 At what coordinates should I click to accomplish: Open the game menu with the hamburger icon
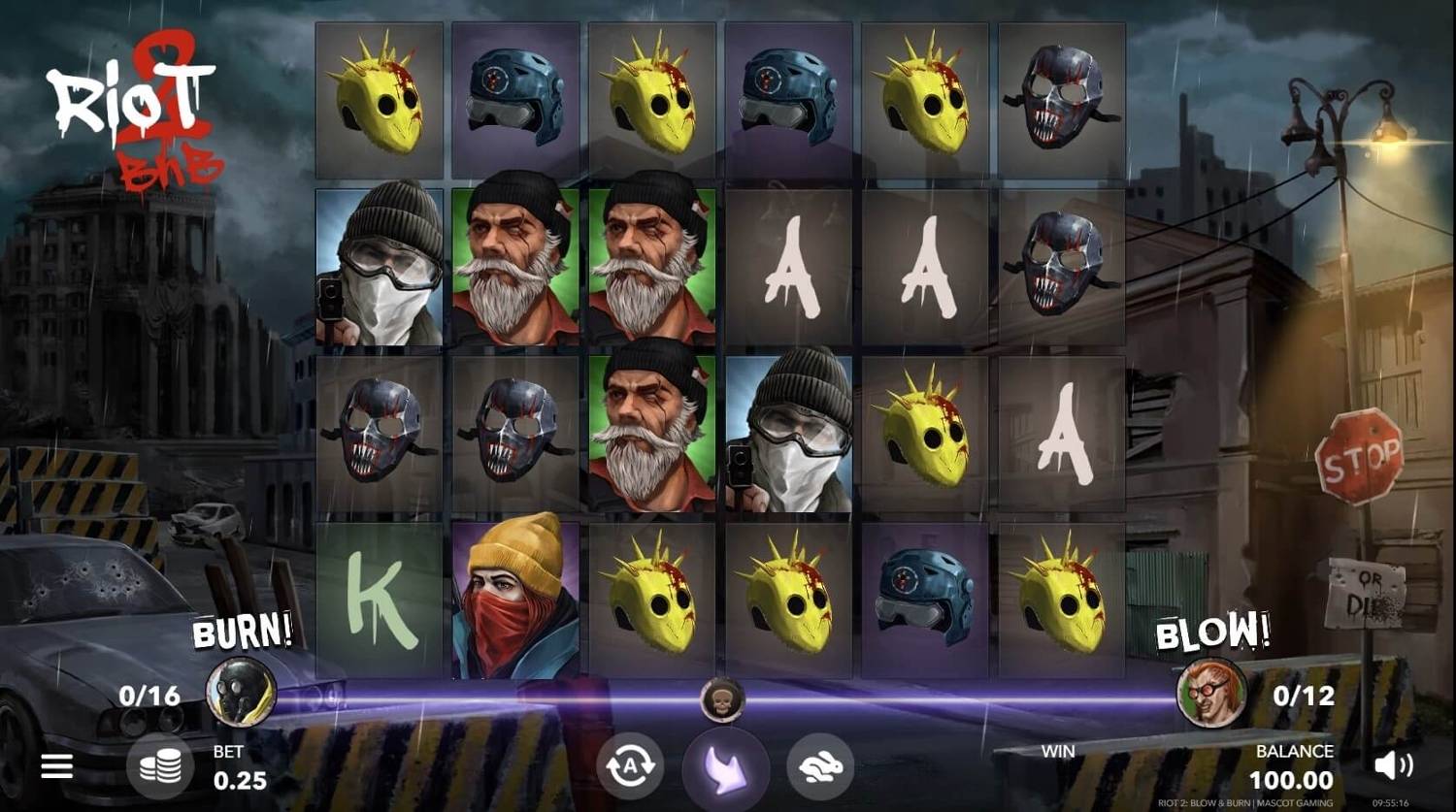(x=55, y=766)
